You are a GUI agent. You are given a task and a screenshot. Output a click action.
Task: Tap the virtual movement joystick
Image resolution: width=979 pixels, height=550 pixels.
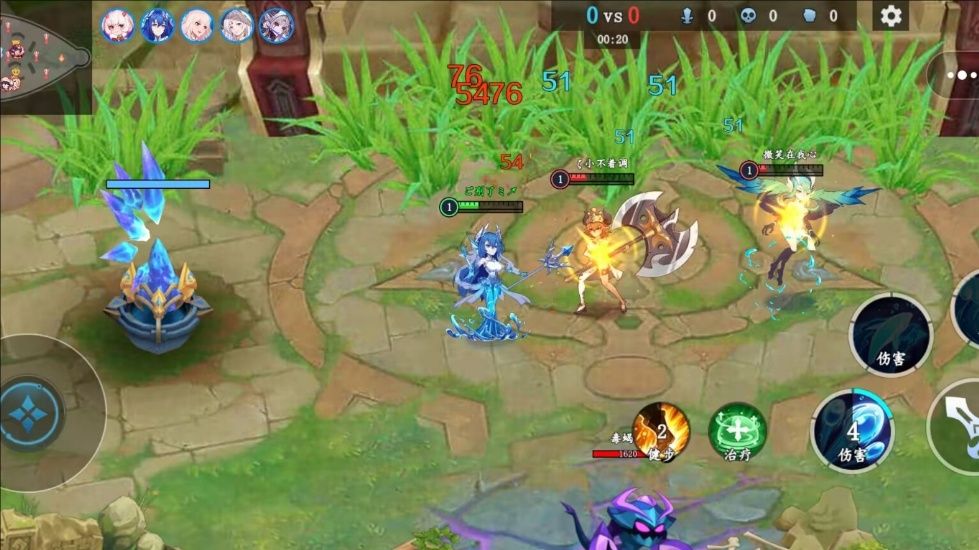[x=32, y=412]
